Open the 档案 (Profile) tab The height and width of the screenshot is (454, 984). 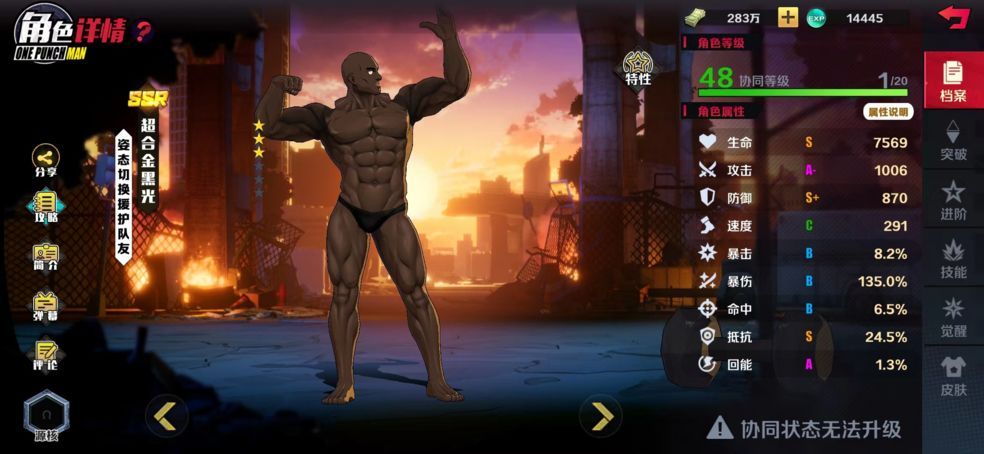click(x=953, y=80)
